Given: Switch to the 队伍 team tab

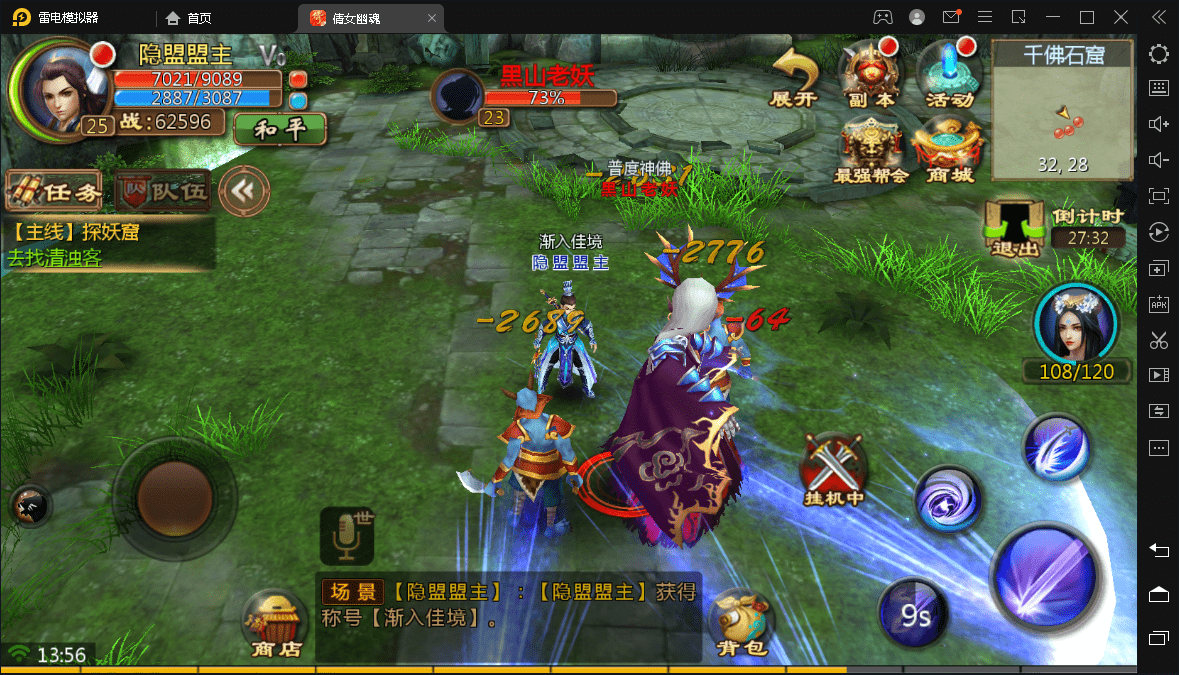Looking at the screenshot, I should click(163, 190).
